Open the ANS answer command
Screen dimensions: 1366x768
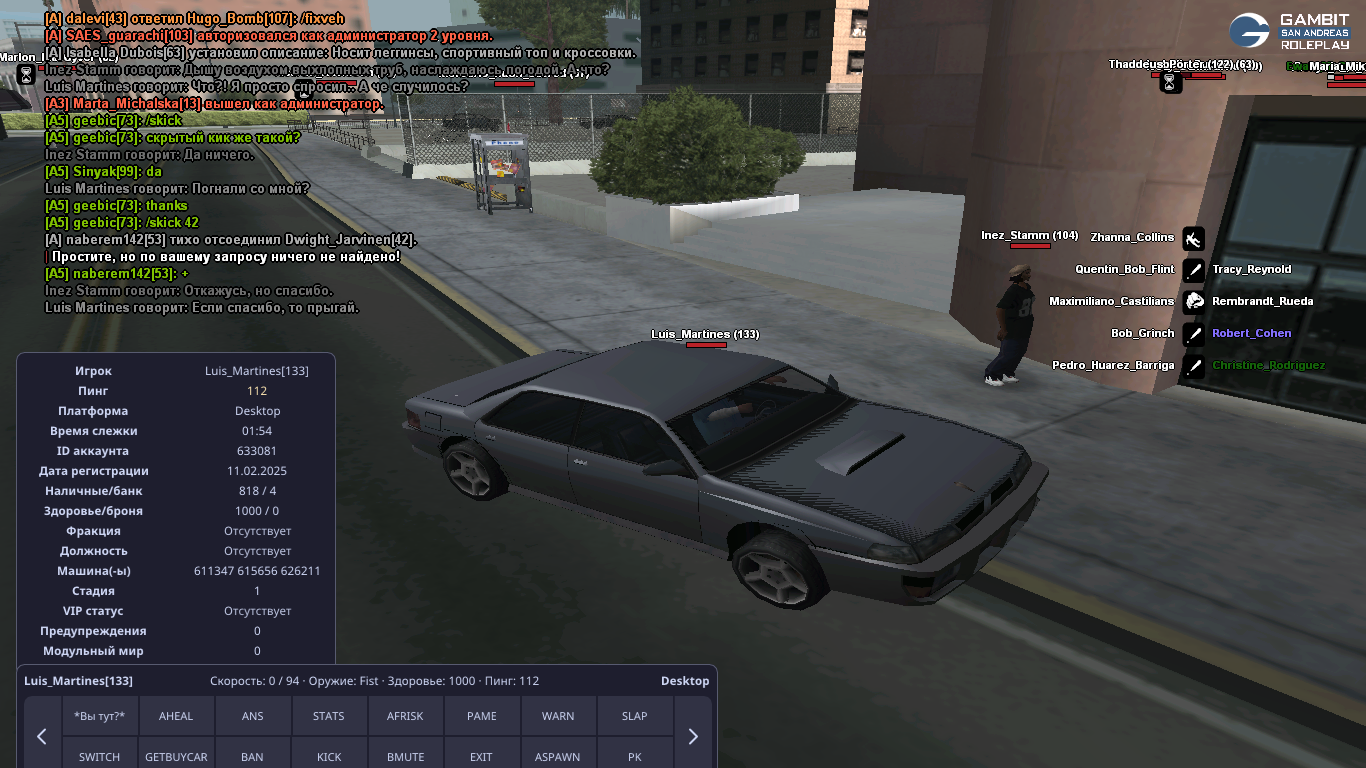[x=253, y=716]
